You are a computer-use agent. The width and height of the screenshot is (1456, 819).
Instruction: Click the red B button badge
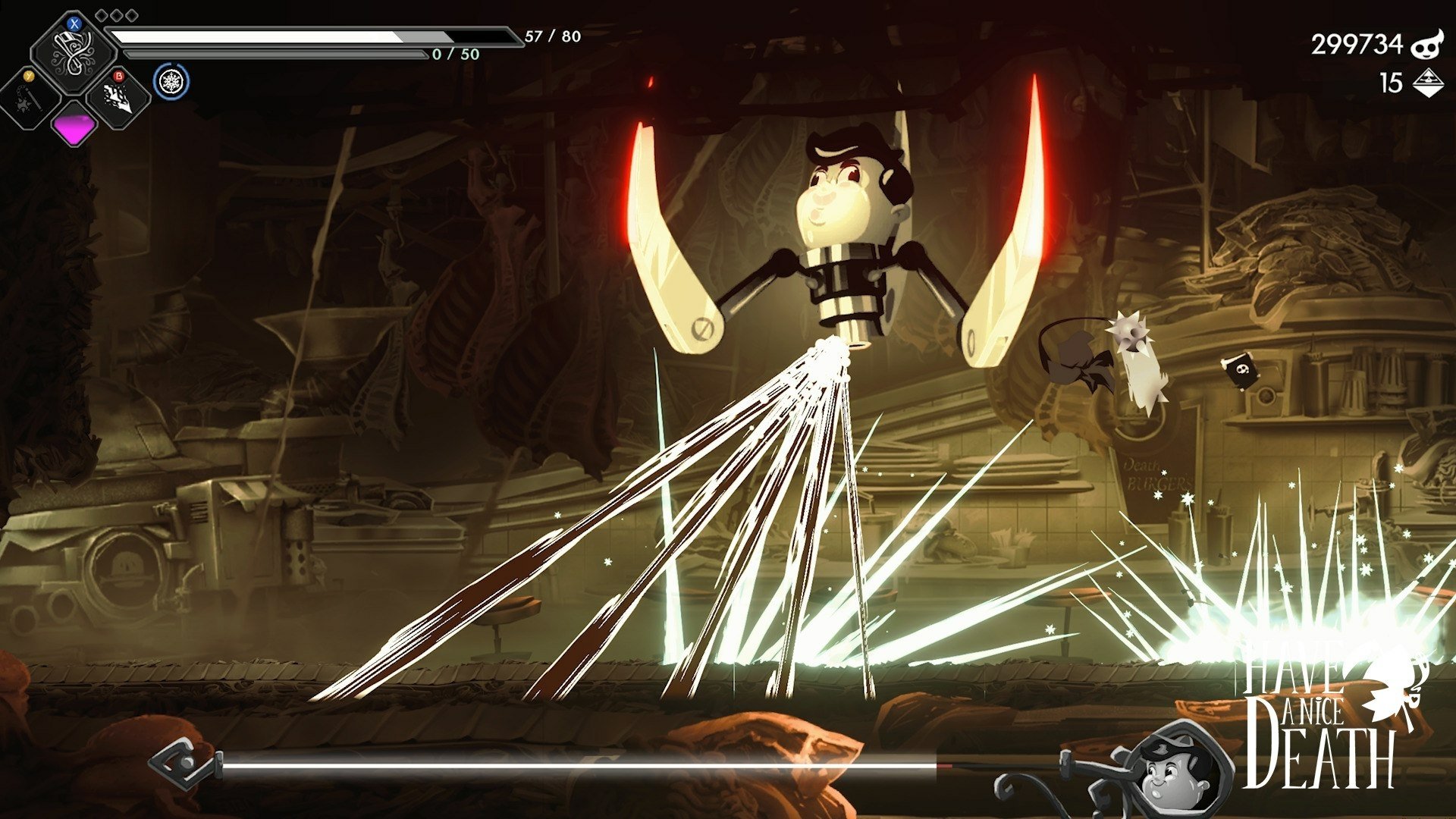118,75
